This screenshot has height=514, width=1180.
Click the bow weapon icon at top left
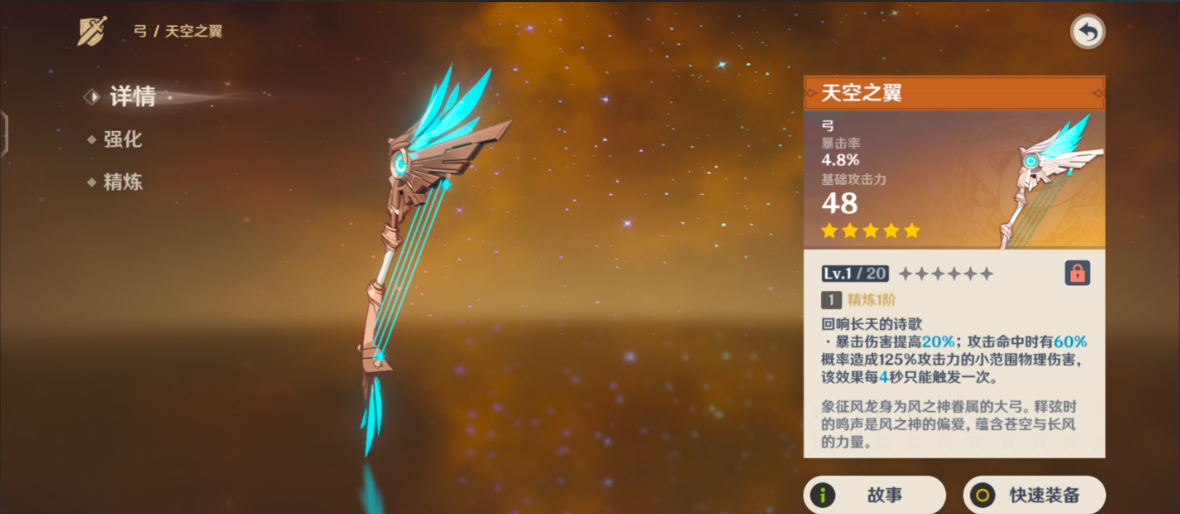tap(93, 31)
